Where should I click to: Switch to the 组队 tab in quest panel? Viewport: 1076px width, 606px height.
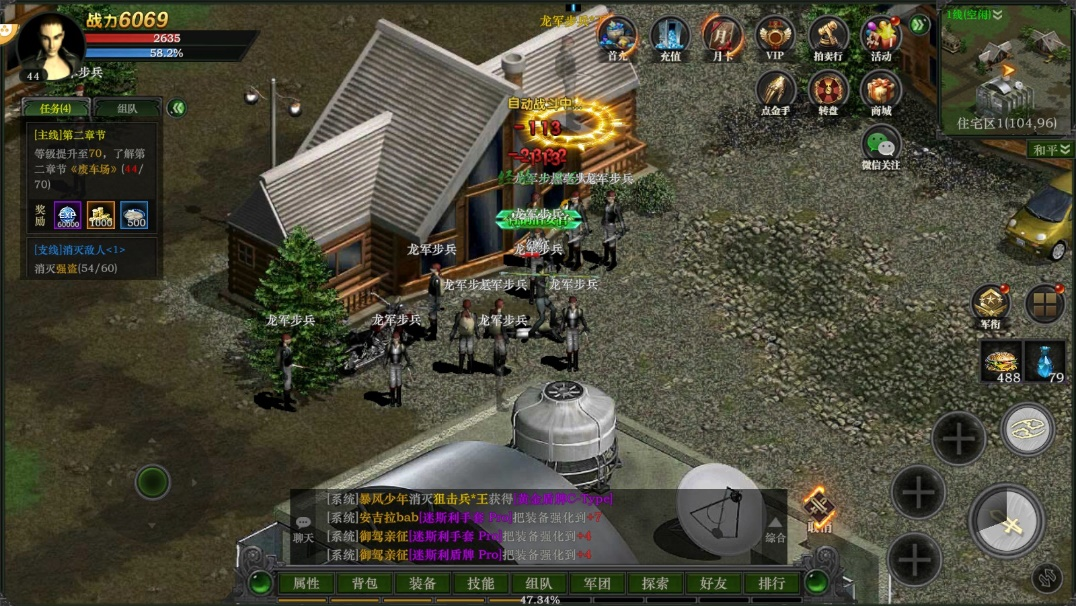[127, 108]
